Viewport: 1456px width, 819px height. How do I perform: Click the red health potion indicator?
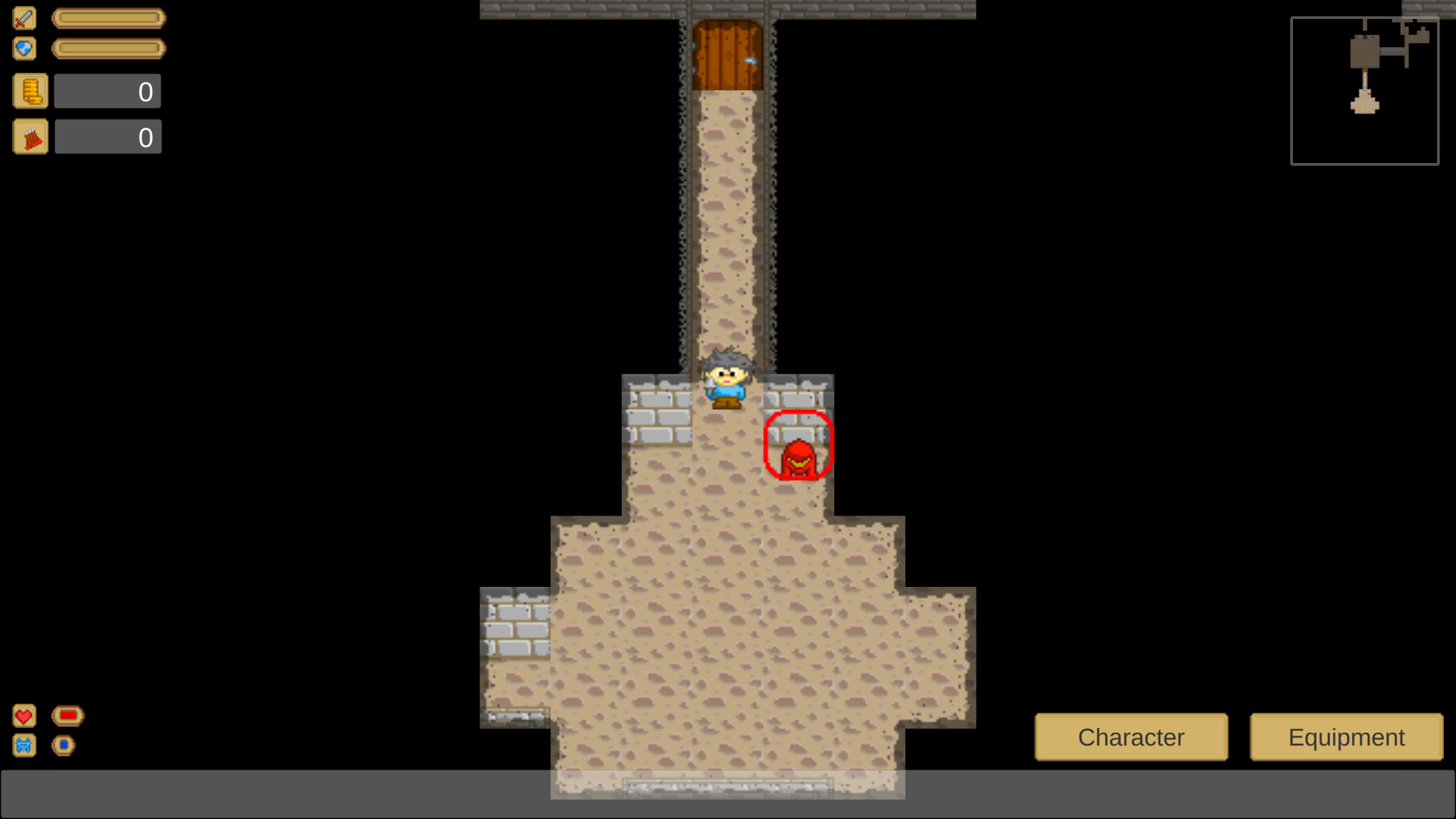pyautogui.click(x=67, y=714)
